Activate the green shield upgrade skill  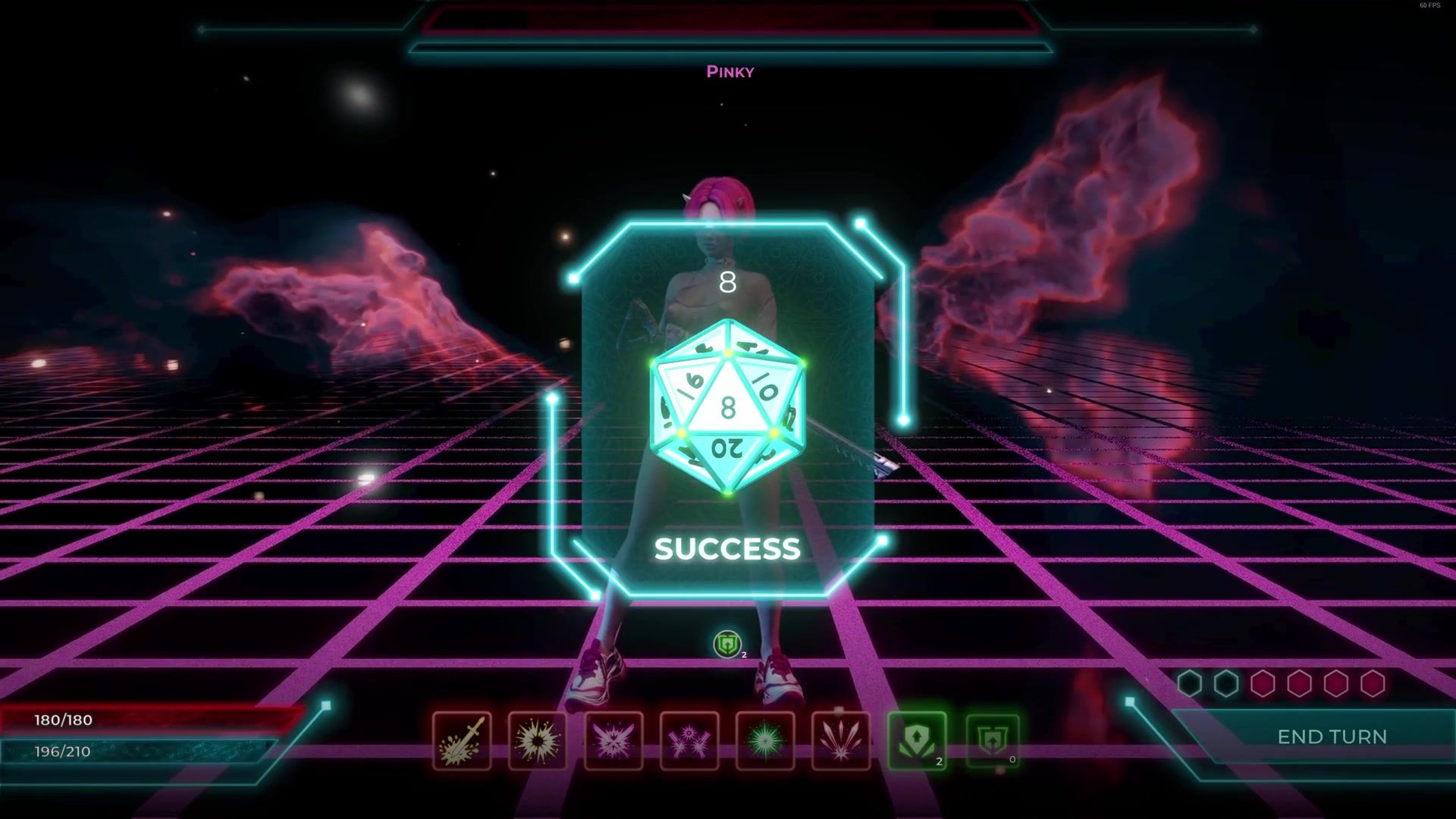tap(917, 741)
